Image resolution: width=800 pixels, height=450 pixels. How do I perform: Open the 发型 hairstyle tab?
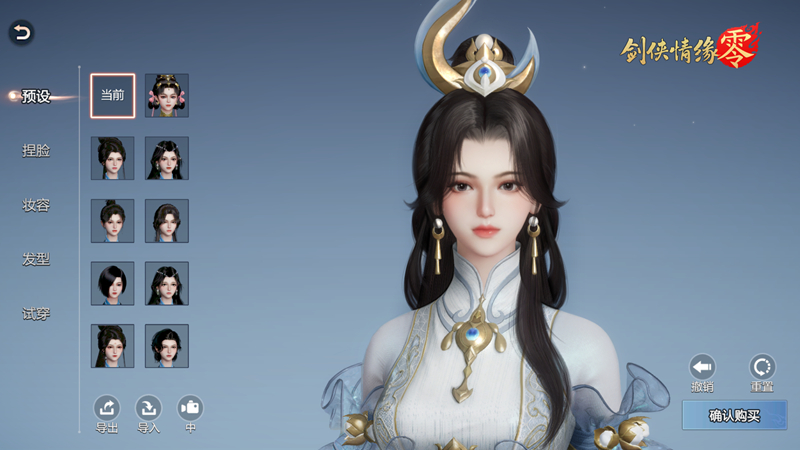tap(36, 259)
